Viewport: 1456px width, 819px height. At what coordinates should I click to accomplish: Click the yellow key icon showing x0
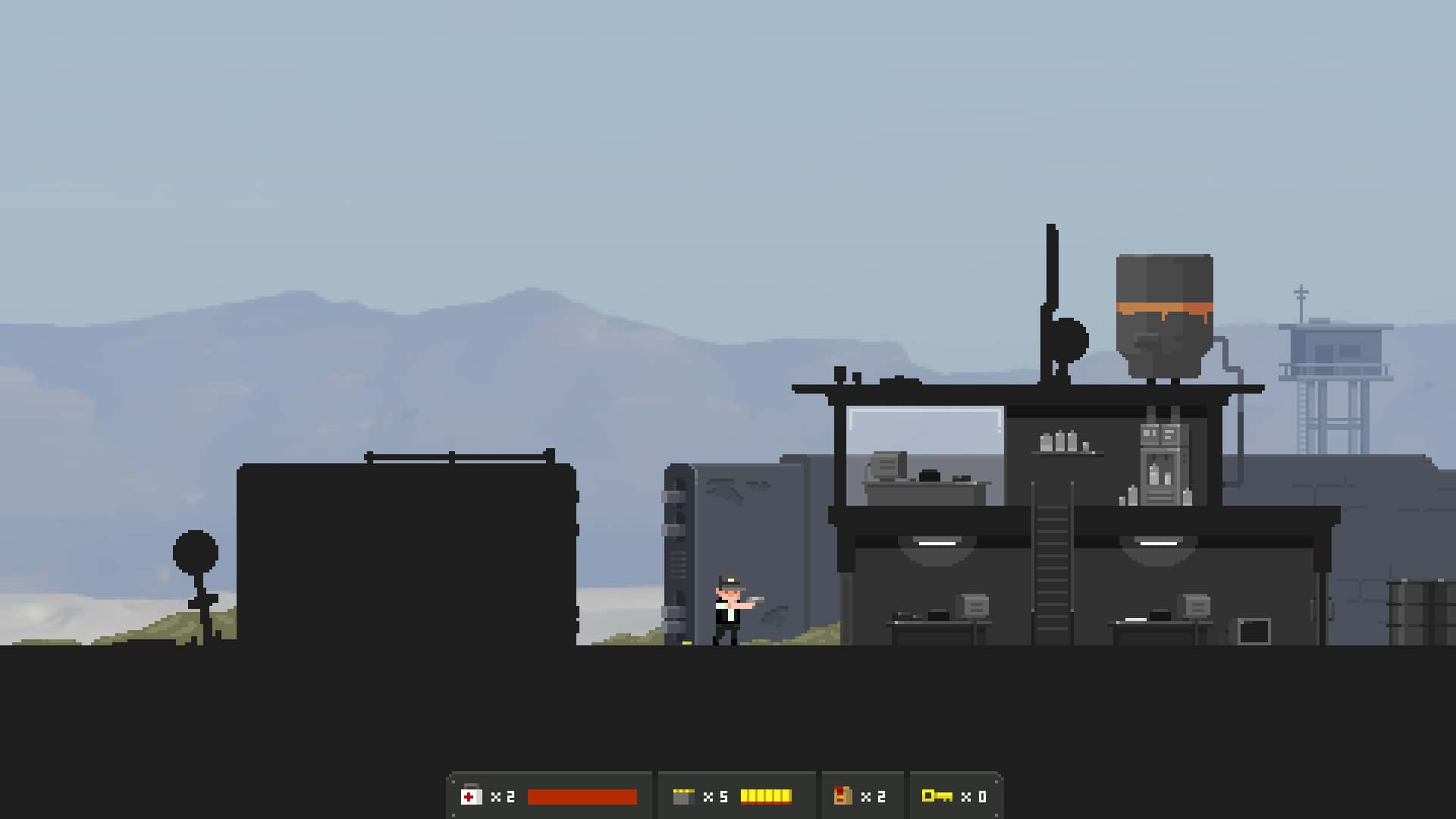point(937,795)
